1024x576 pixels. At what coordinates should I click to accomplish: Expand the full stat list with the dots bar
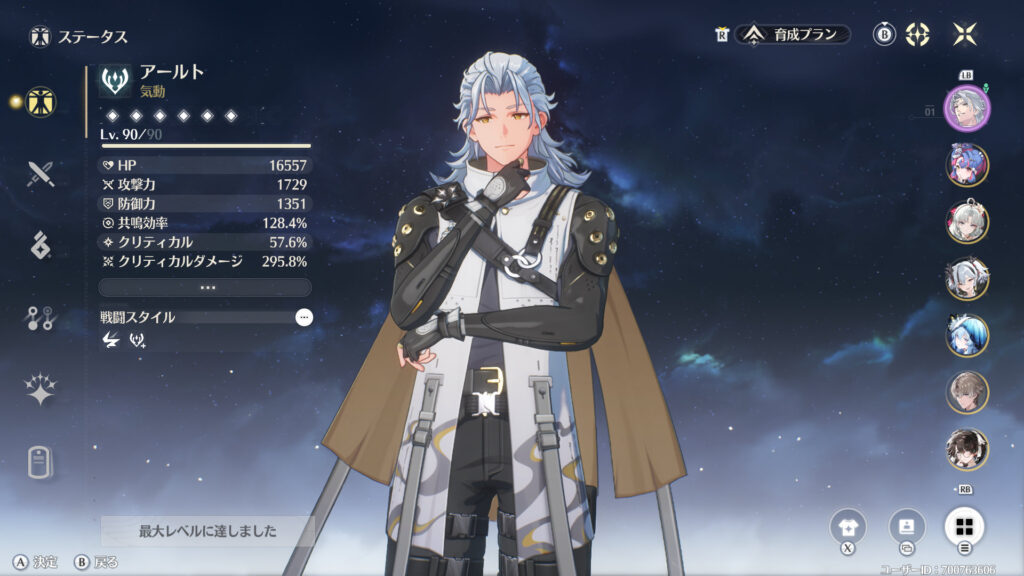pyautogui.click(x=205, y=287)
